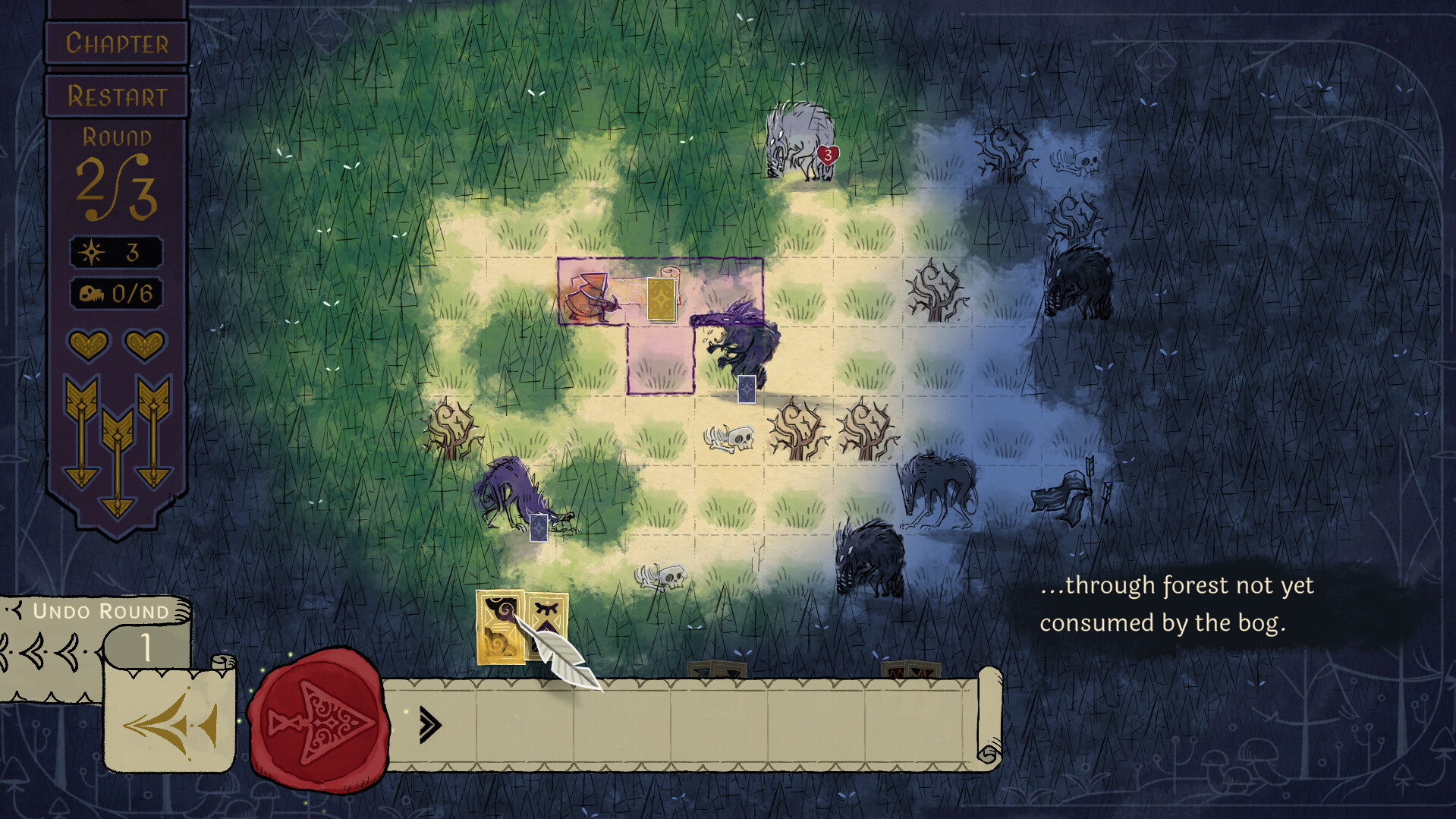Click the black double chevron on the timeline scroll
The width and height of the screenshot is (1456, 819).
[429, 726]
